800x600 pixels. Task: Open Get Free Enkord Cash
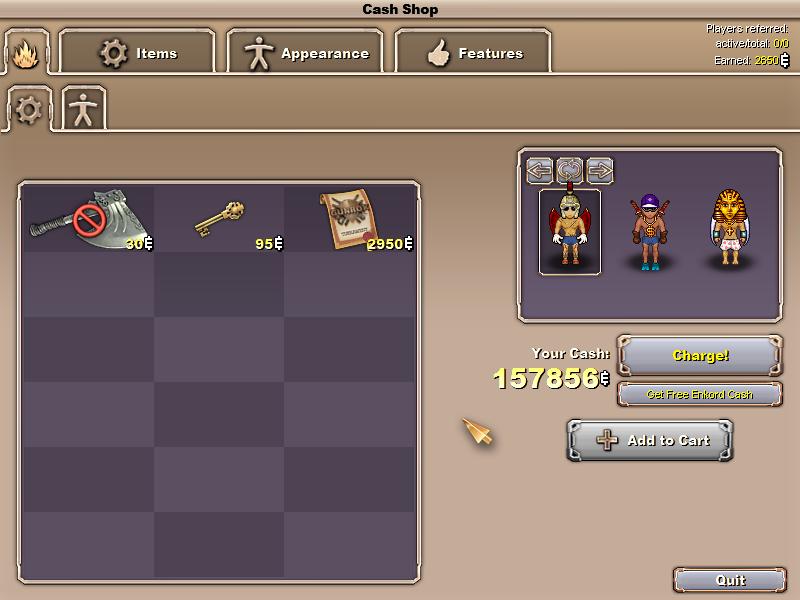tap(700, 394)
